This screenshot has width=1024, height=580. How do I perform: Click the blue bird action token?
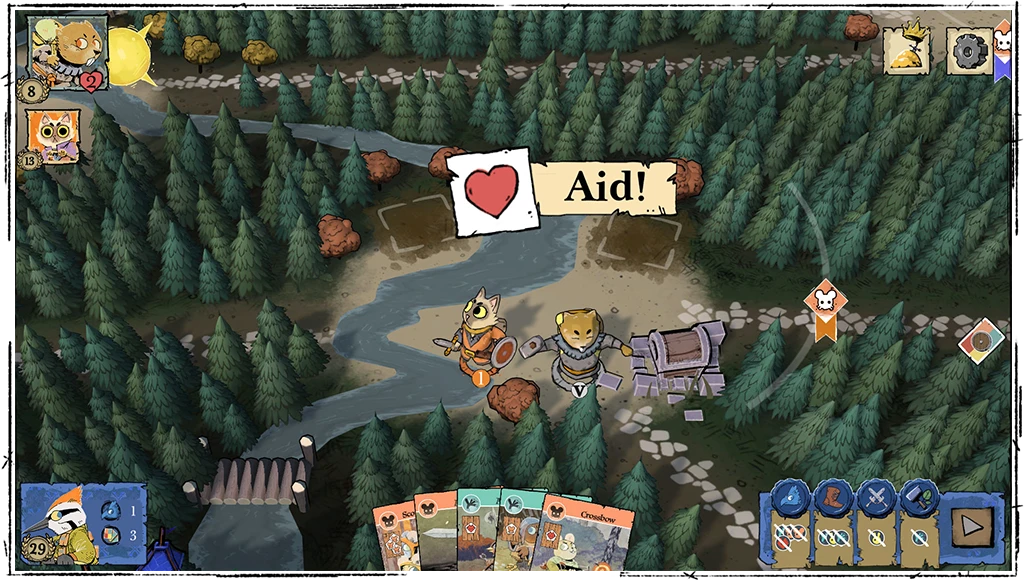(790, 498)
